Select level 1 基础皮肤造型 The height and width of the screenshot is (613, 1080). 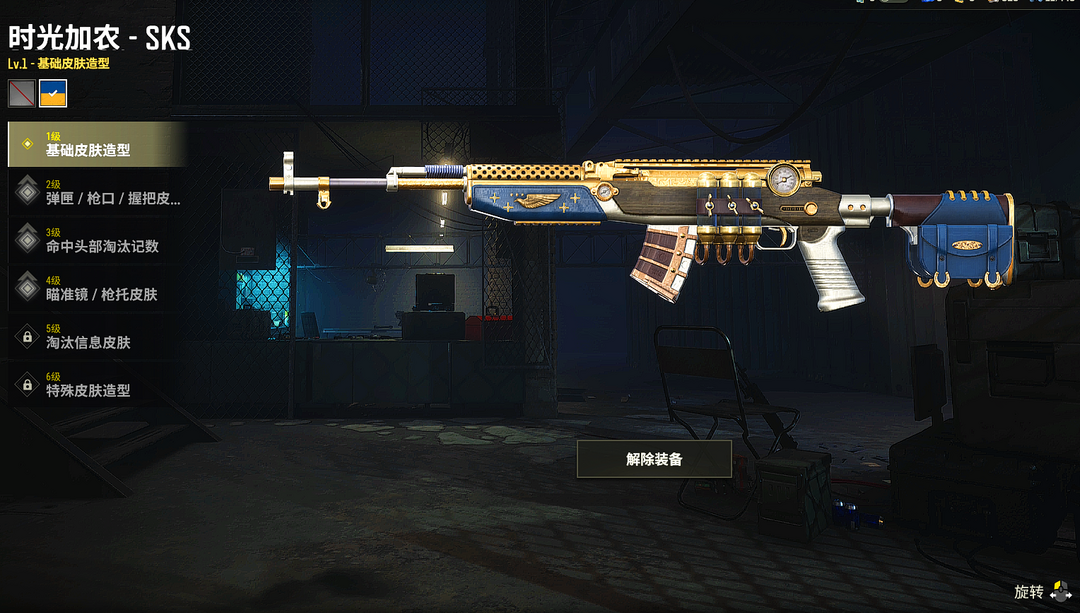[x=97, y=144]
